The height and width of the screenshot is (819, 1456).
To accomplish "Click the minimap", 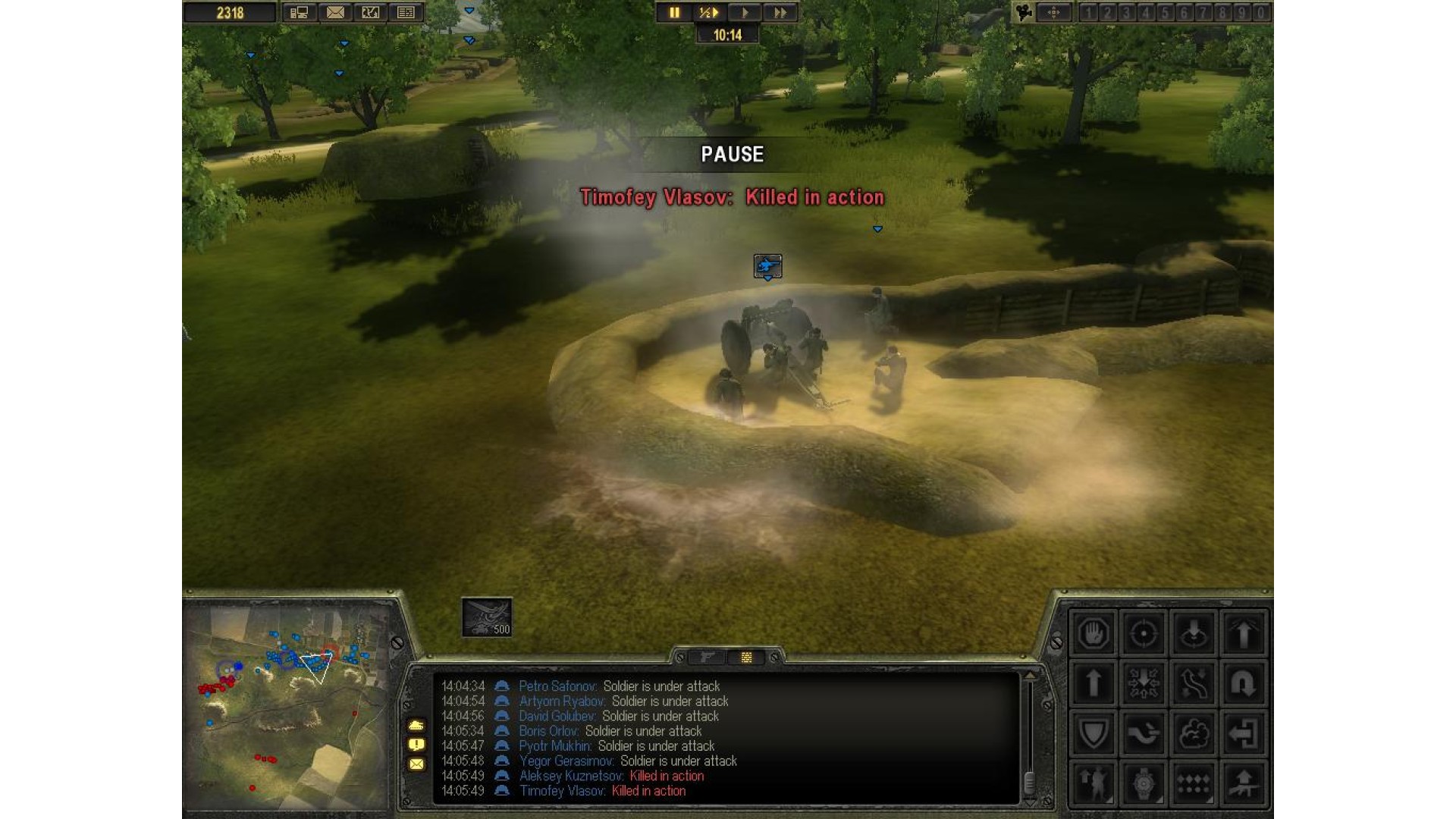I will tap(288, 705).
